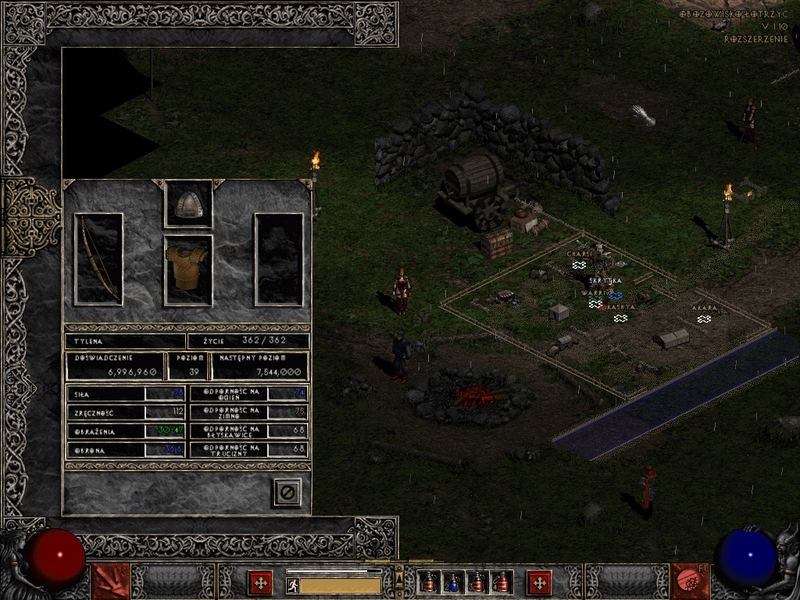Pick the helmet from the mercenary head slot

[188, 204]
